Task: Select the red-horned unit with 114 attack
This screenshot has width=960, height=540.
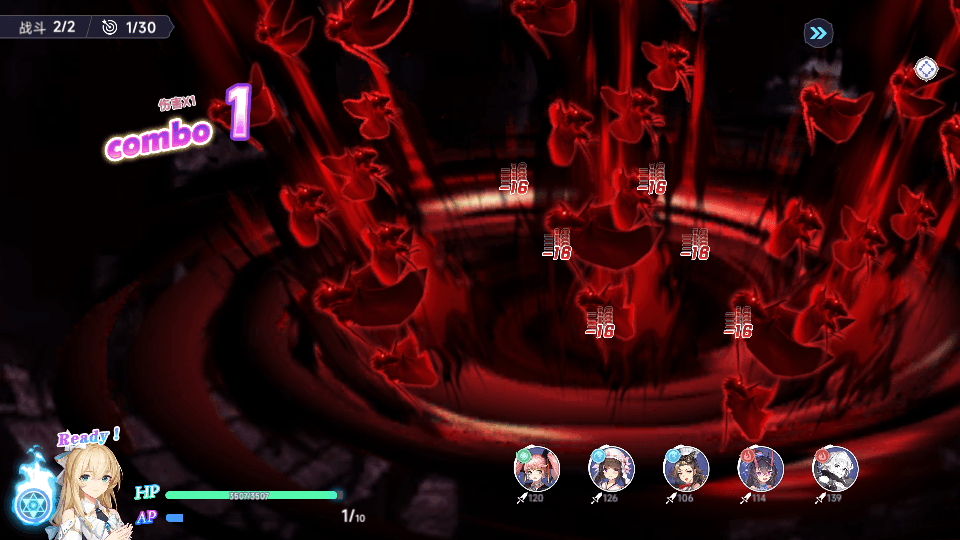Action: coord(760,468)
